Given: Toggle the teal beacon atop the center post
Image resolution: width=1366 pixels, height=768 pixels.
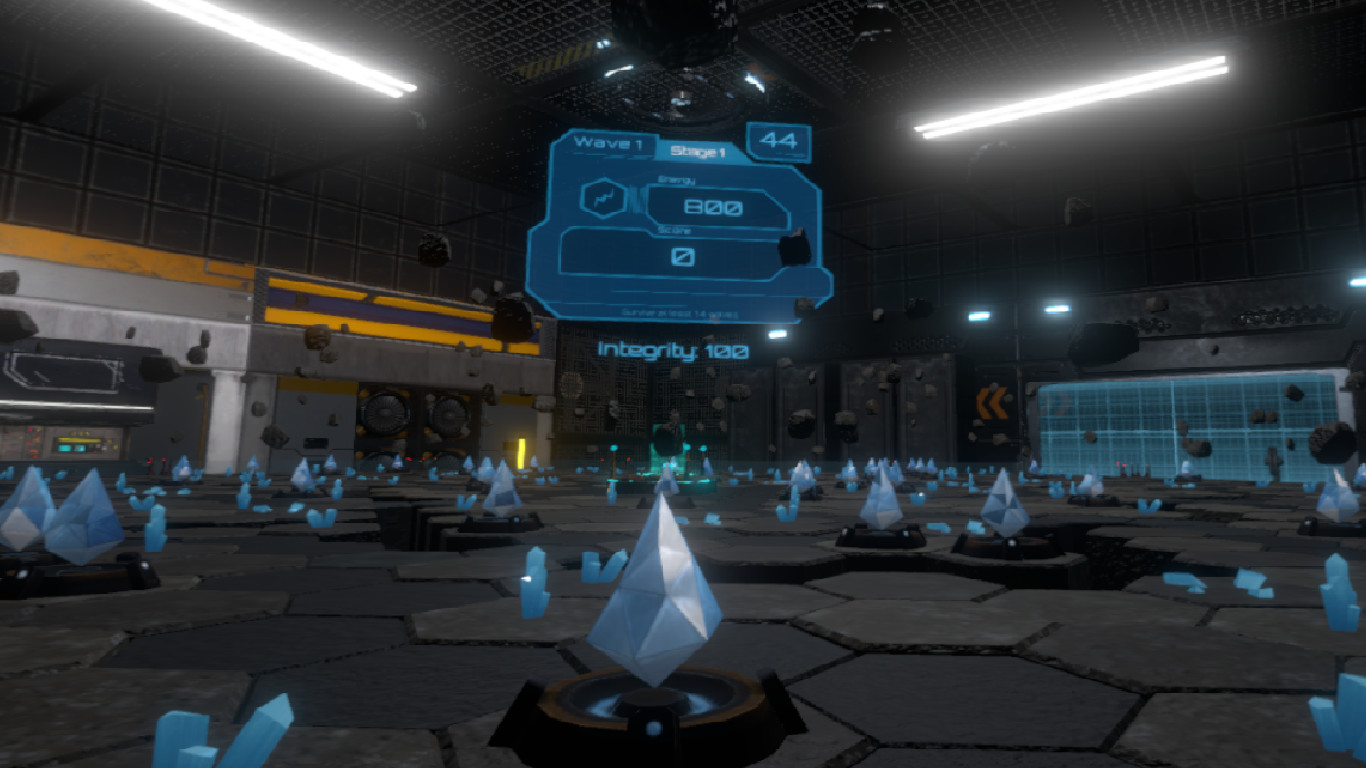Looking at the screenshot, I should coord(614,447).
